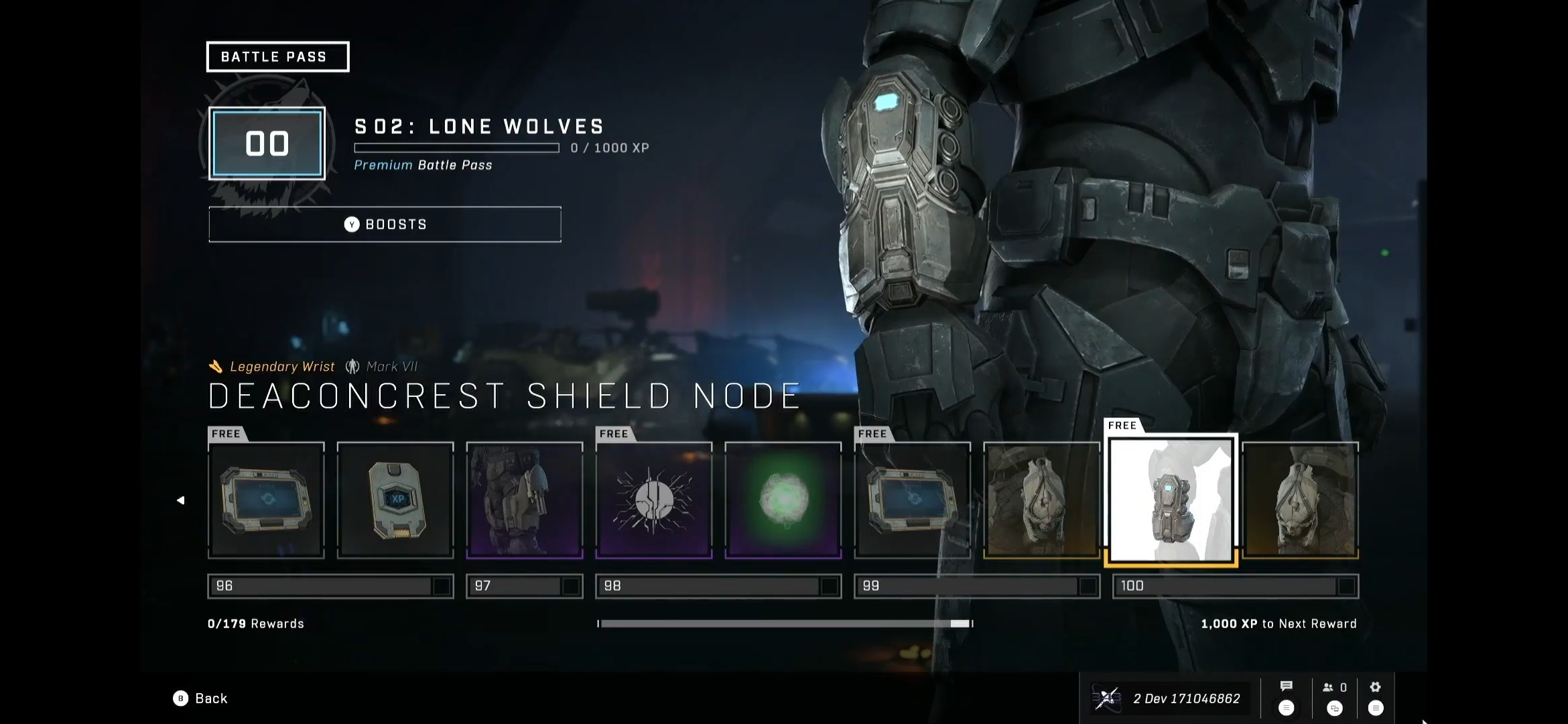Pick the green glowing effect reward
Screen dimensions: 1568x724
coord(783,500)
